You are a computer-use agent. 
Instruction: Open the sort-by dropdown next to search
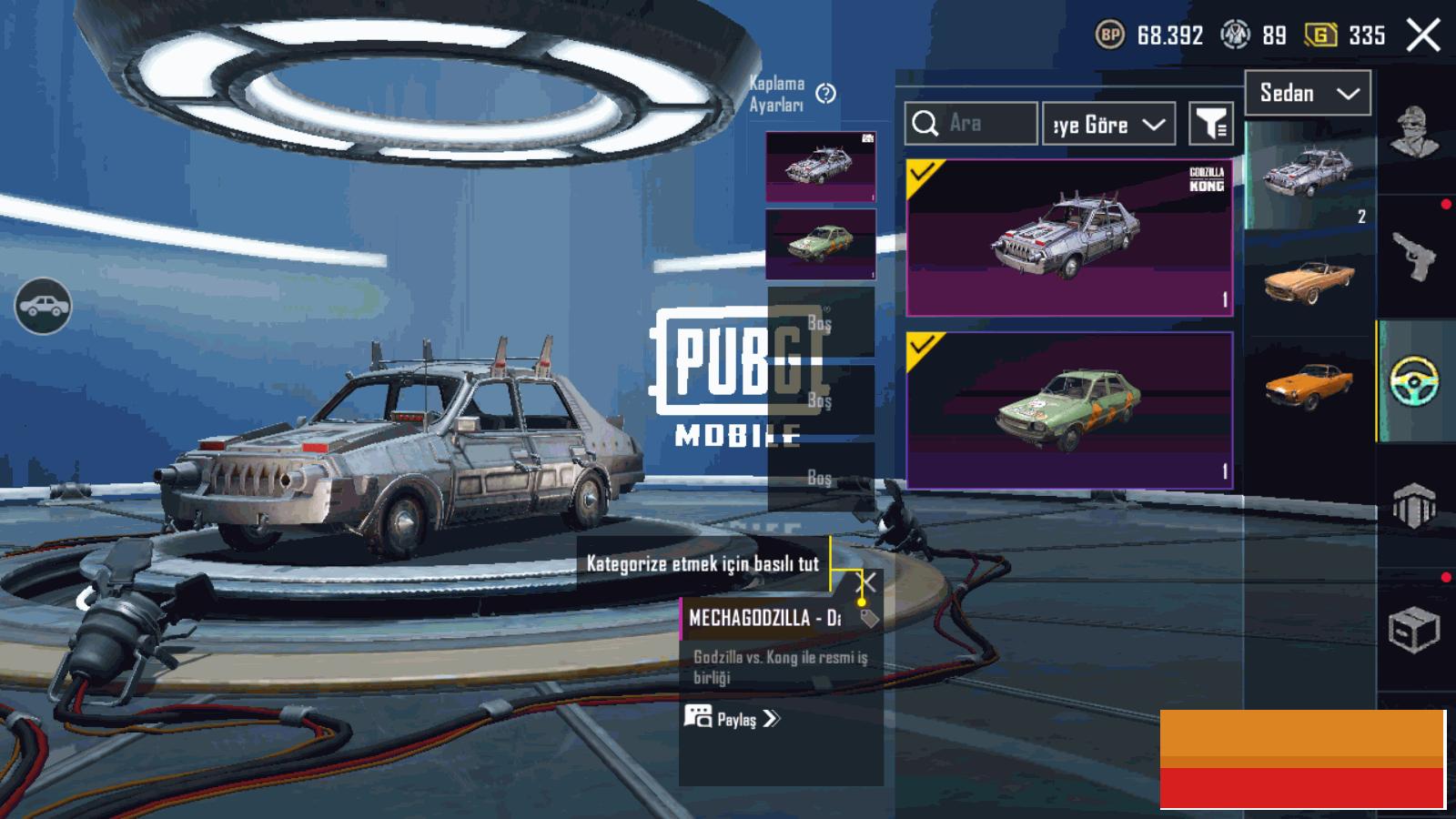(1107, 124)
